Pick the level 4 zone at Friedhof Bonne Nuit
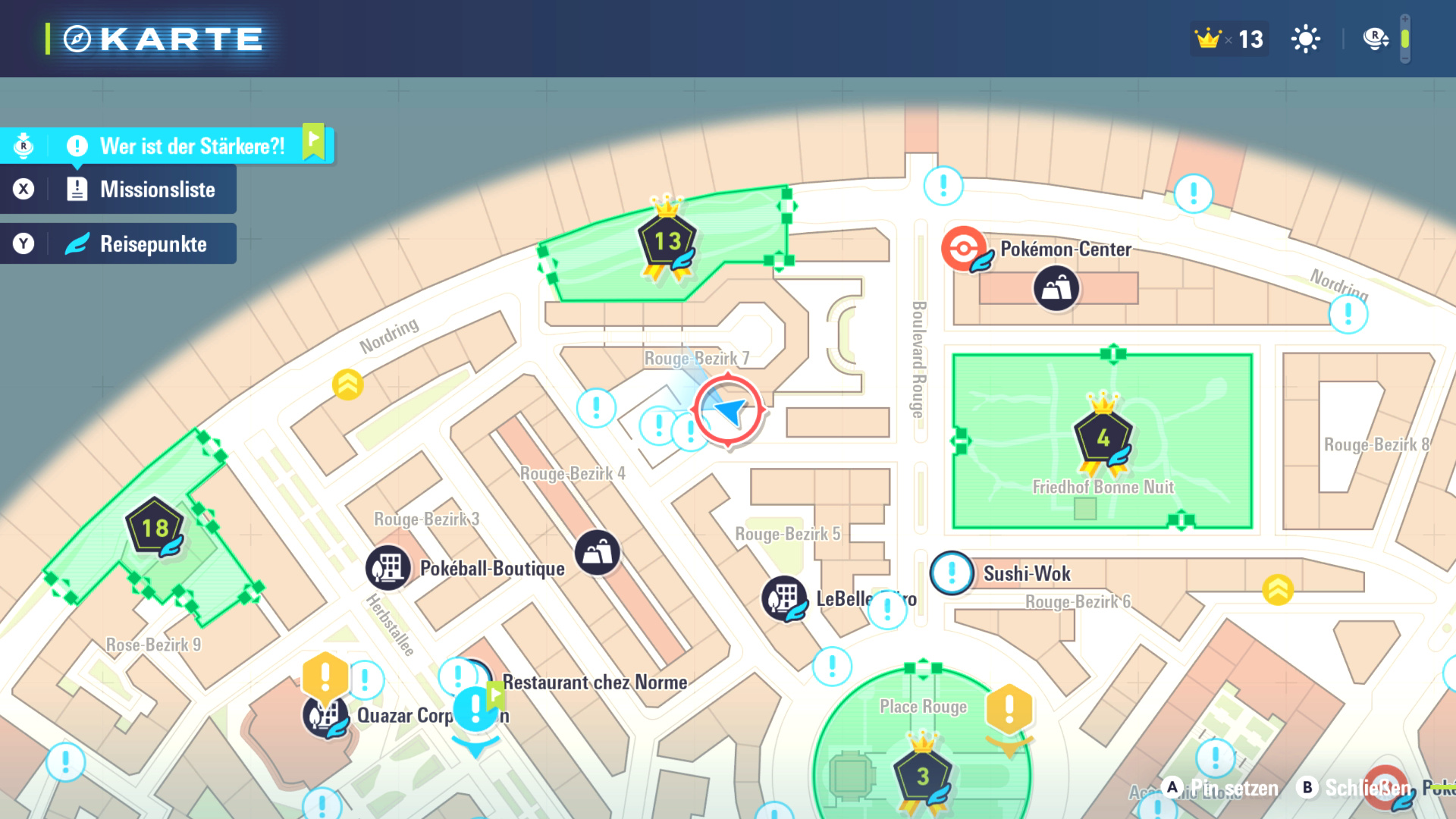This screenshot has height=819, width=1456. pos(1103,438)
